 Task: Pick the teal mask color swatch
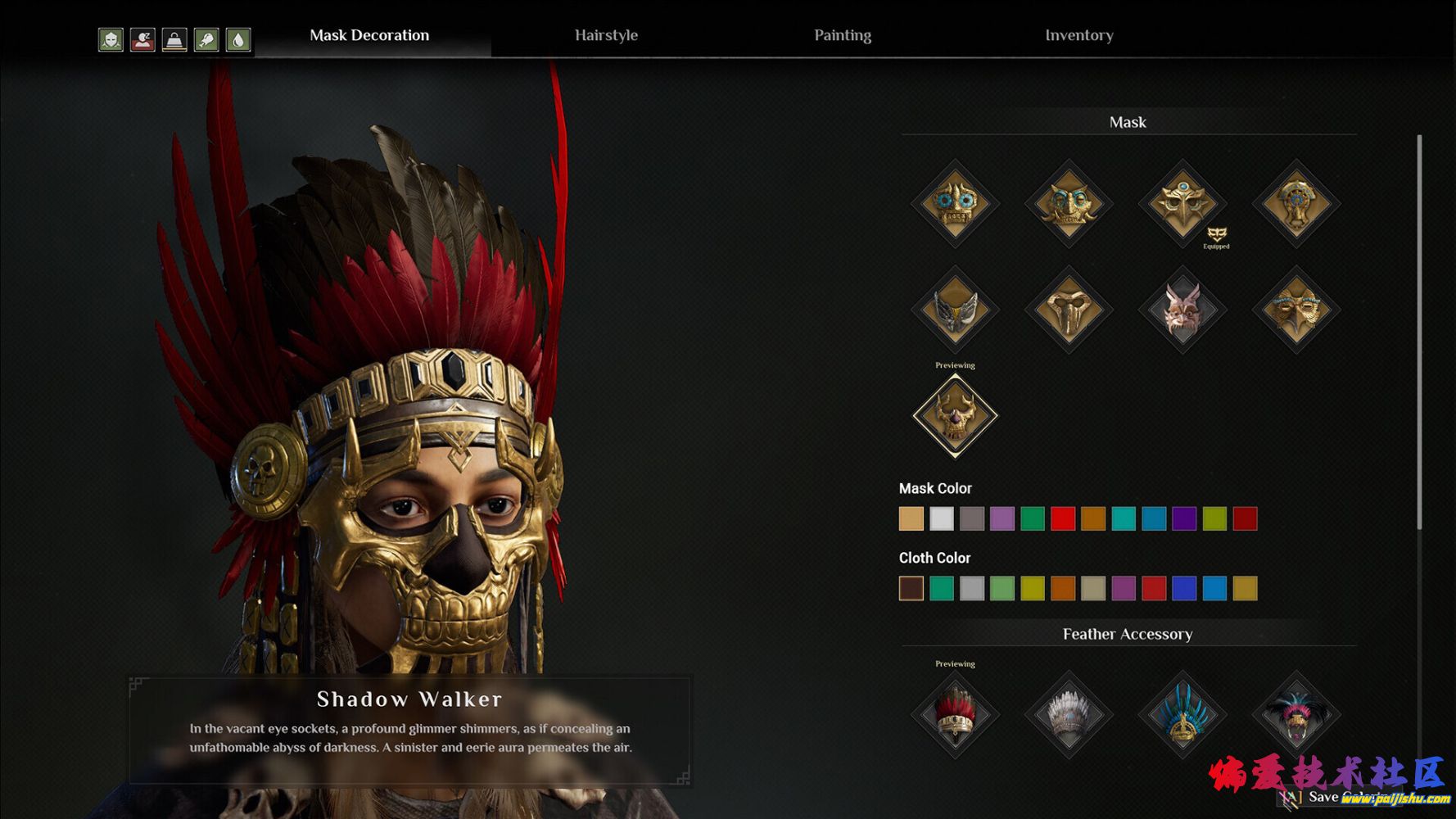click(1124, 518)
